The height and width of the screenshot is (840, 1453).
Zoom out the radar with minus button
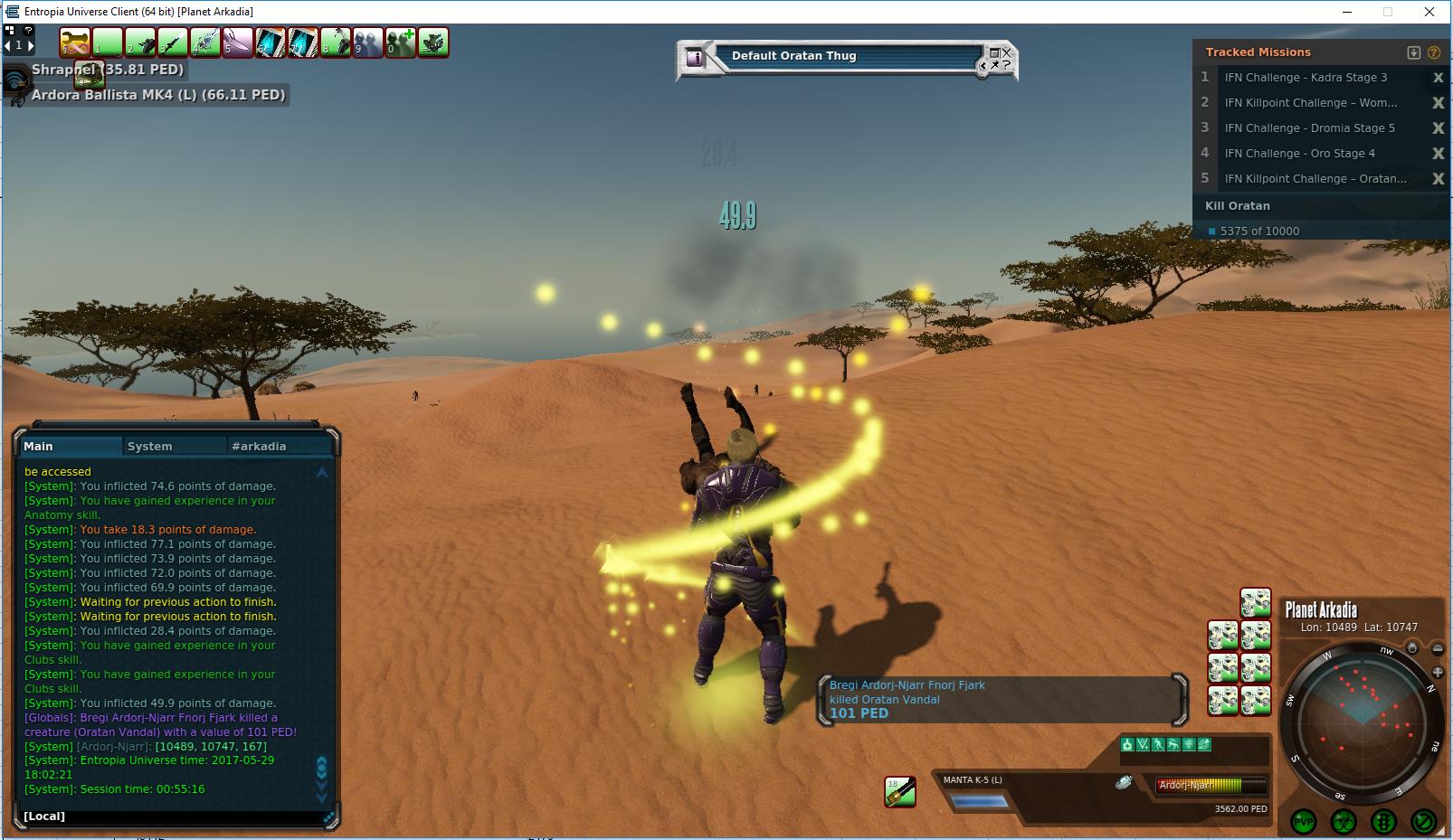1438,649
